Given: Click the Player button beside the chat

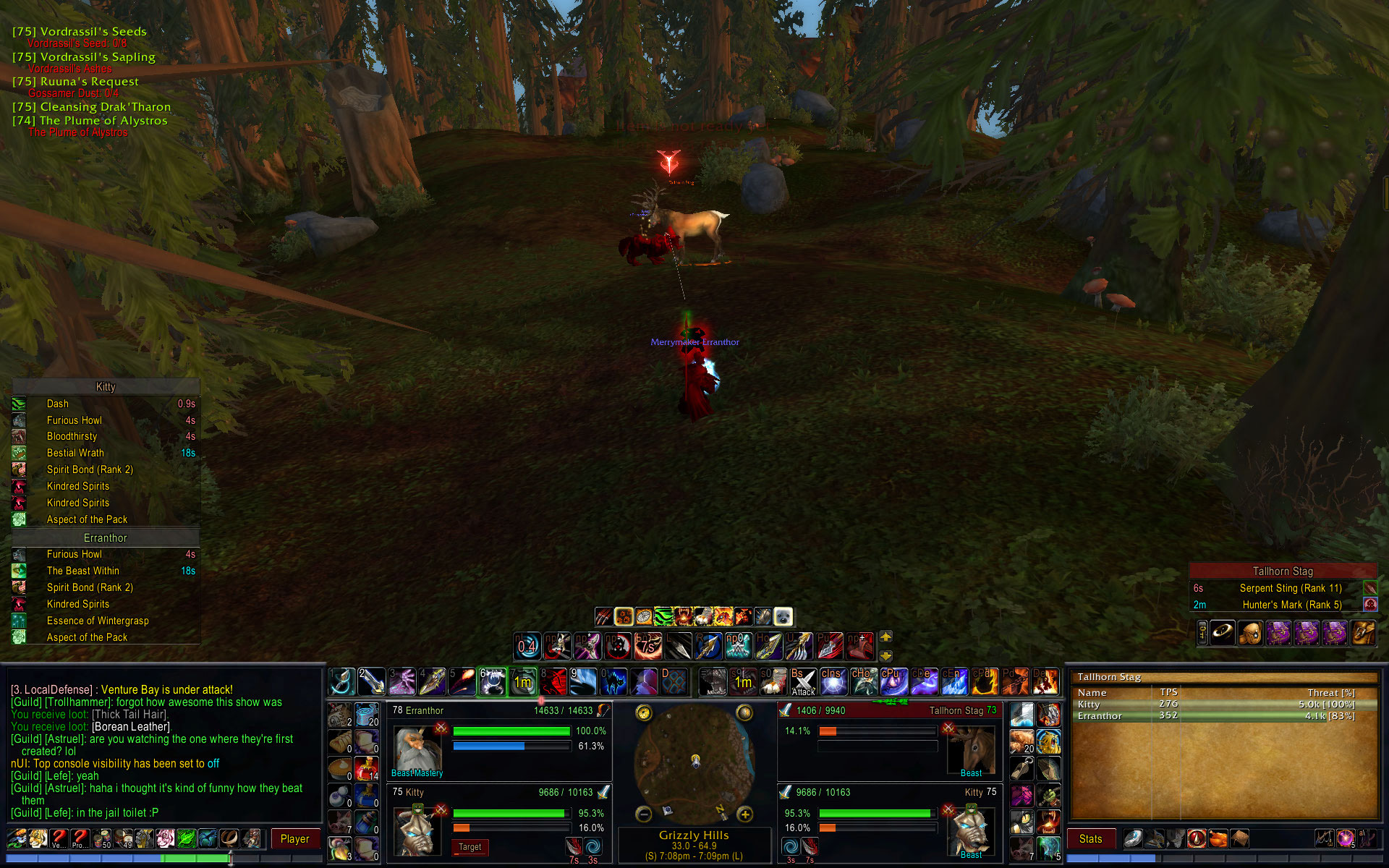Looking at the screenshot, I should pyautogui.click(x=294, y=839).
